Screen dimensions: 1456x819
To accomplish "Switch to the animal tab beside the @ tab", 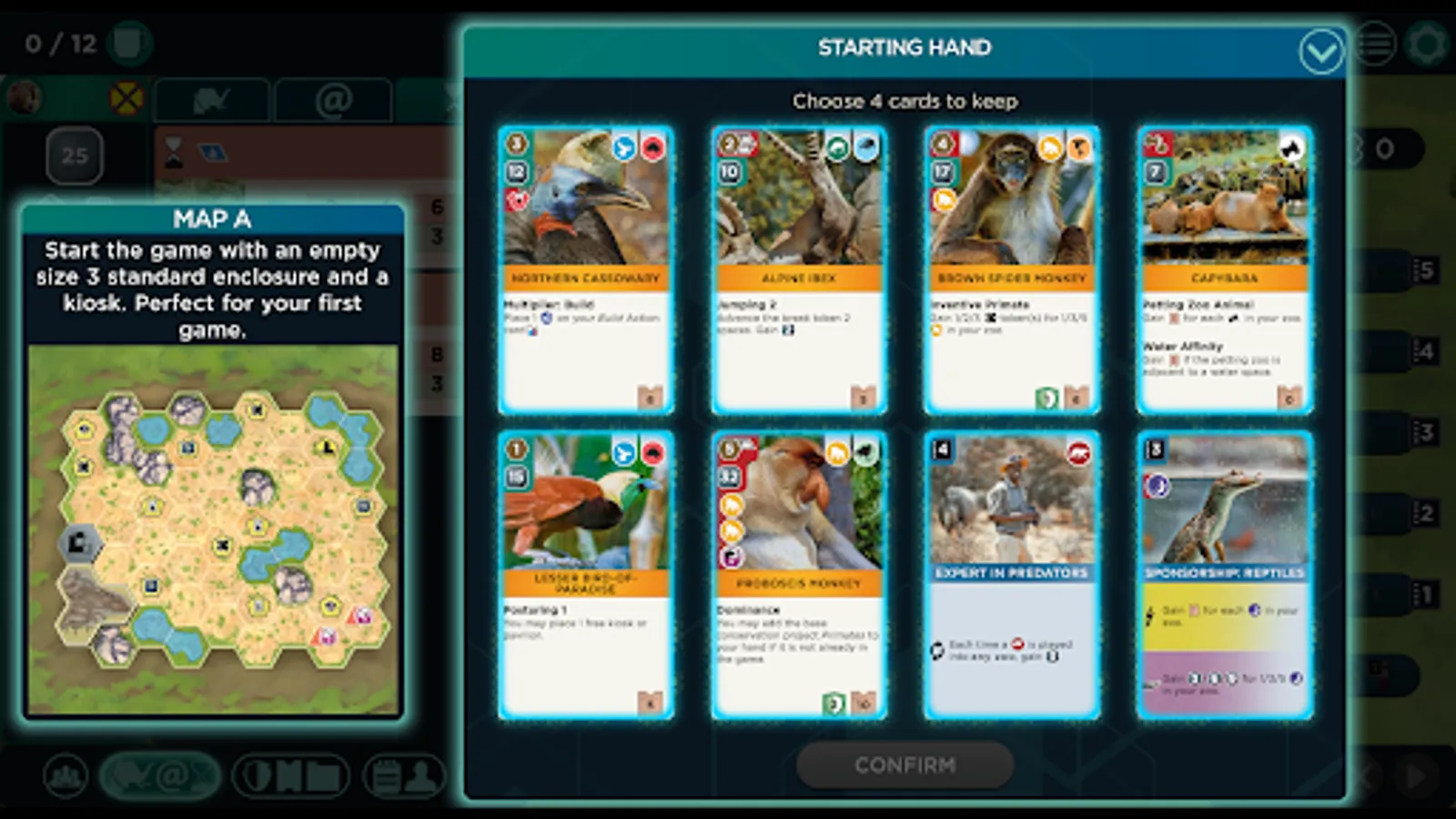I will tap(211, 100).
